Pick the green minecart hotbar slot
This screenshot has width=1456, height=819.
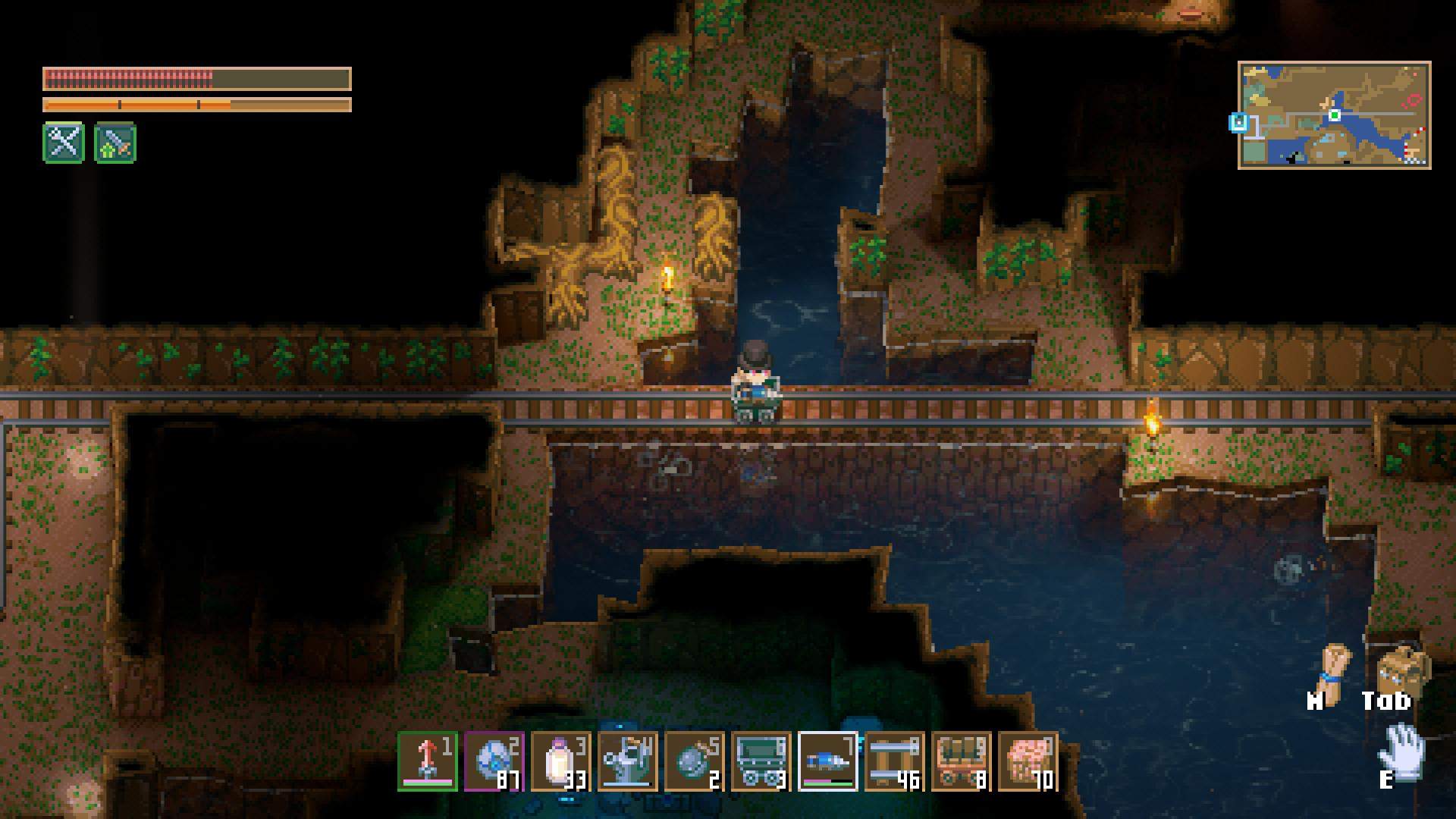[x=761, y=761]
